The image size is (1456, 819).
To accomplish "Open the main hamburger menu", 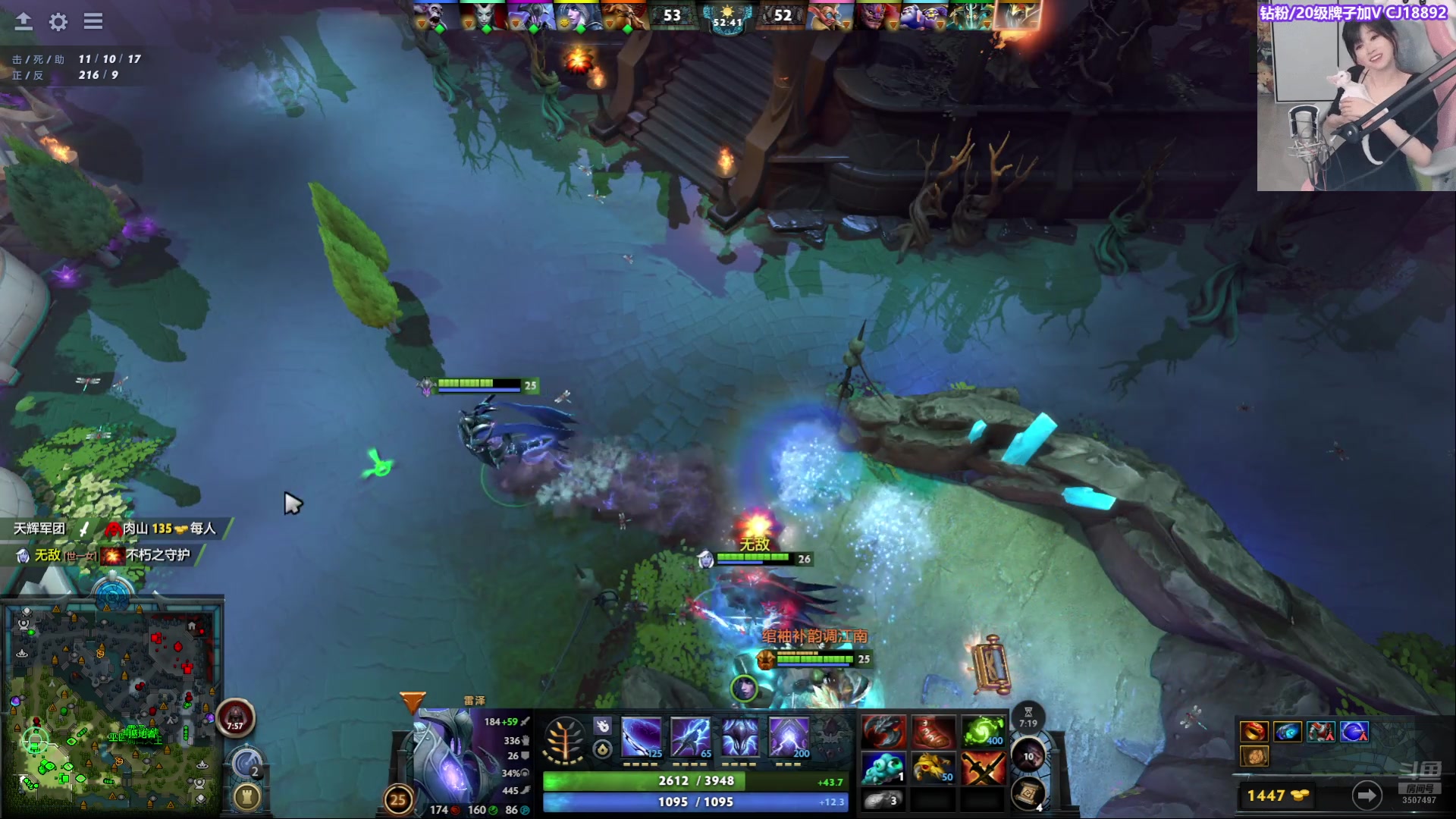I will 93,21.
